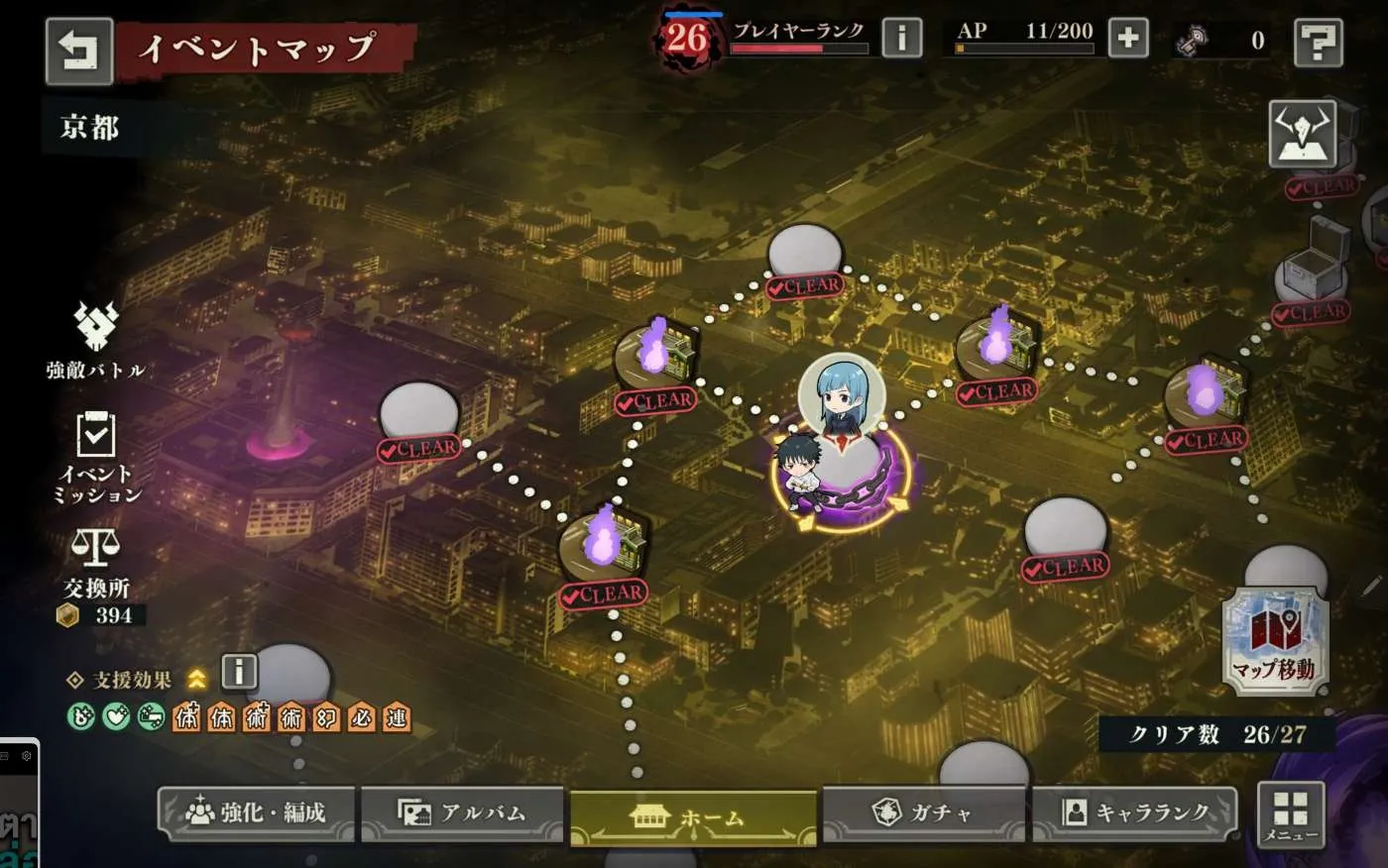Open the horned boss map icon

tap(1302, 135)
